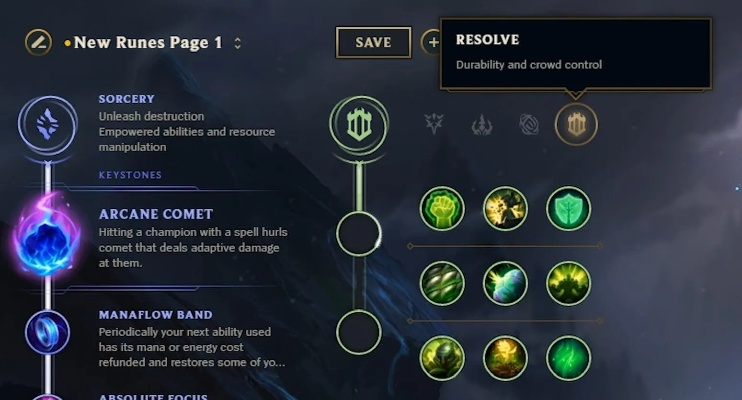Choose the Shield Bash rune
This screenshot has height=400, width=742.
[x=568, y=208]
